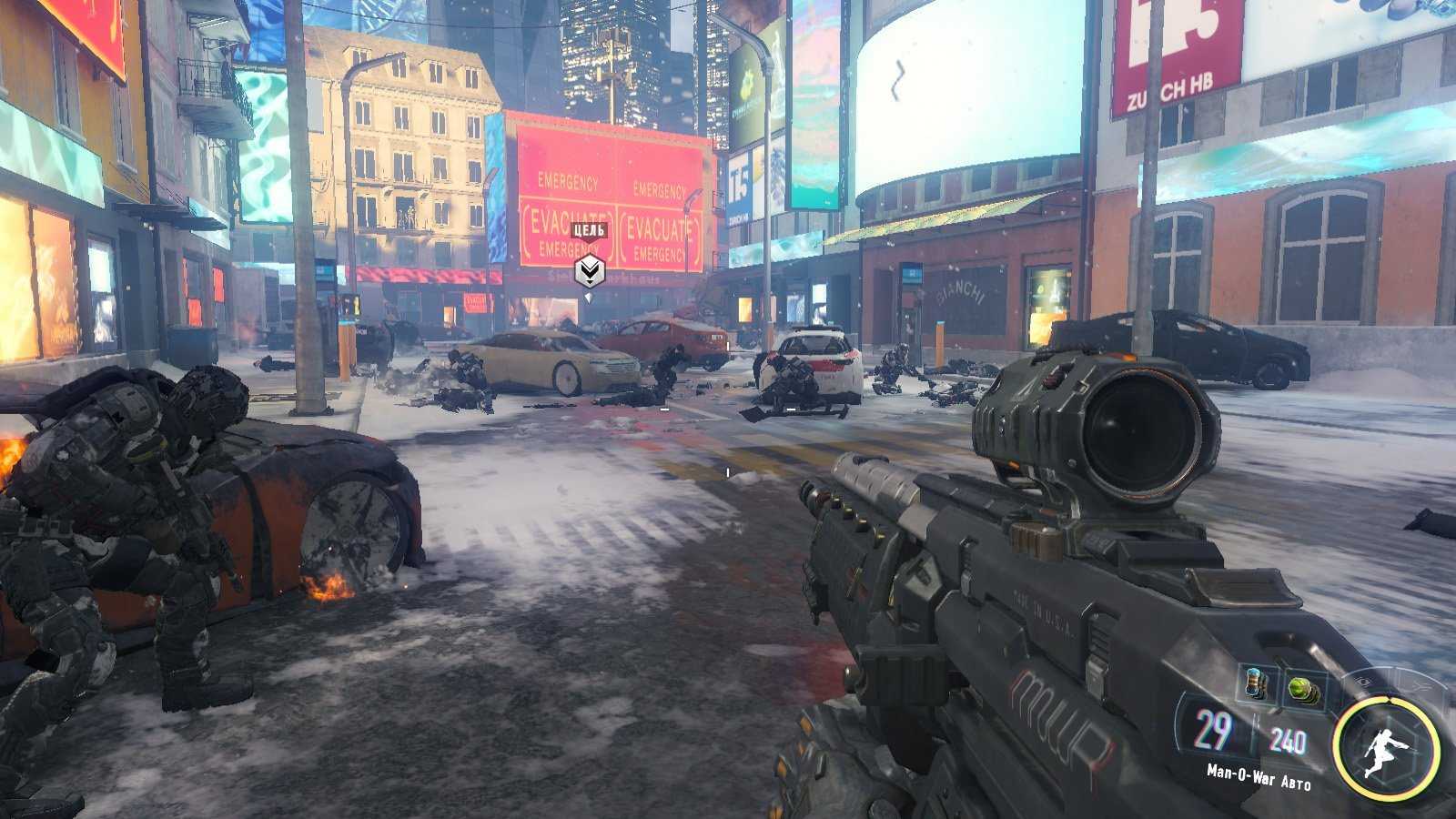Viewport: 1456px width, 819px height.
Task: Click the eye-shaped vision perk icon
Action: click(x=1363, y=682)
